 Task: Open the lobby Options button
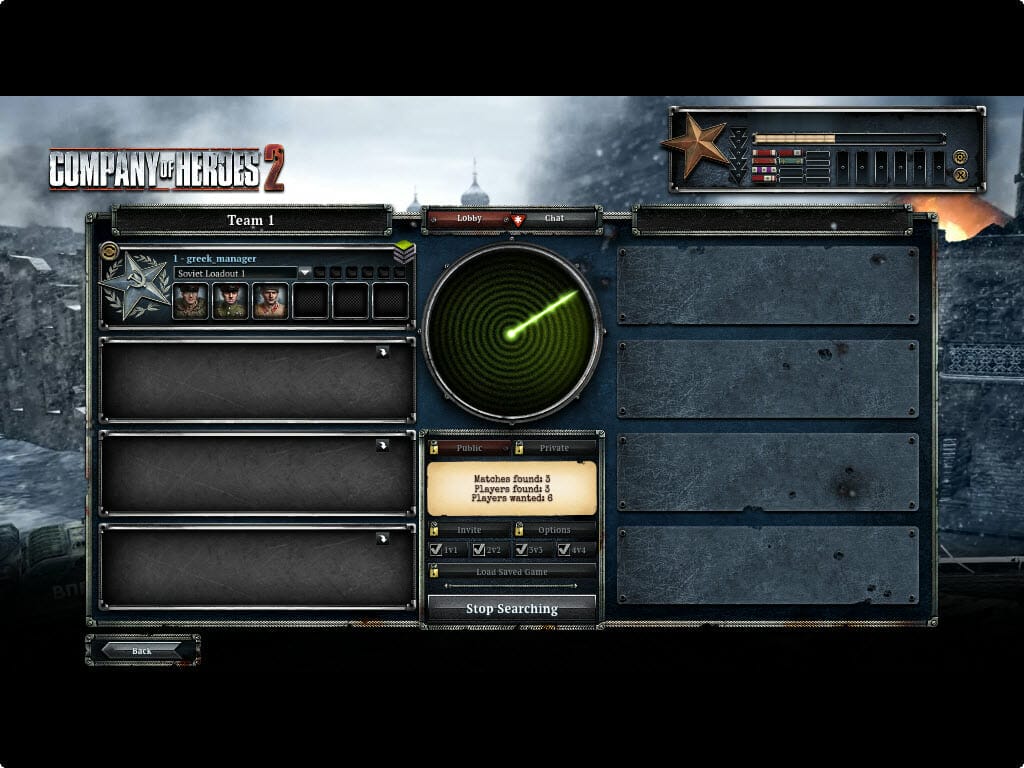pos(554,529)
